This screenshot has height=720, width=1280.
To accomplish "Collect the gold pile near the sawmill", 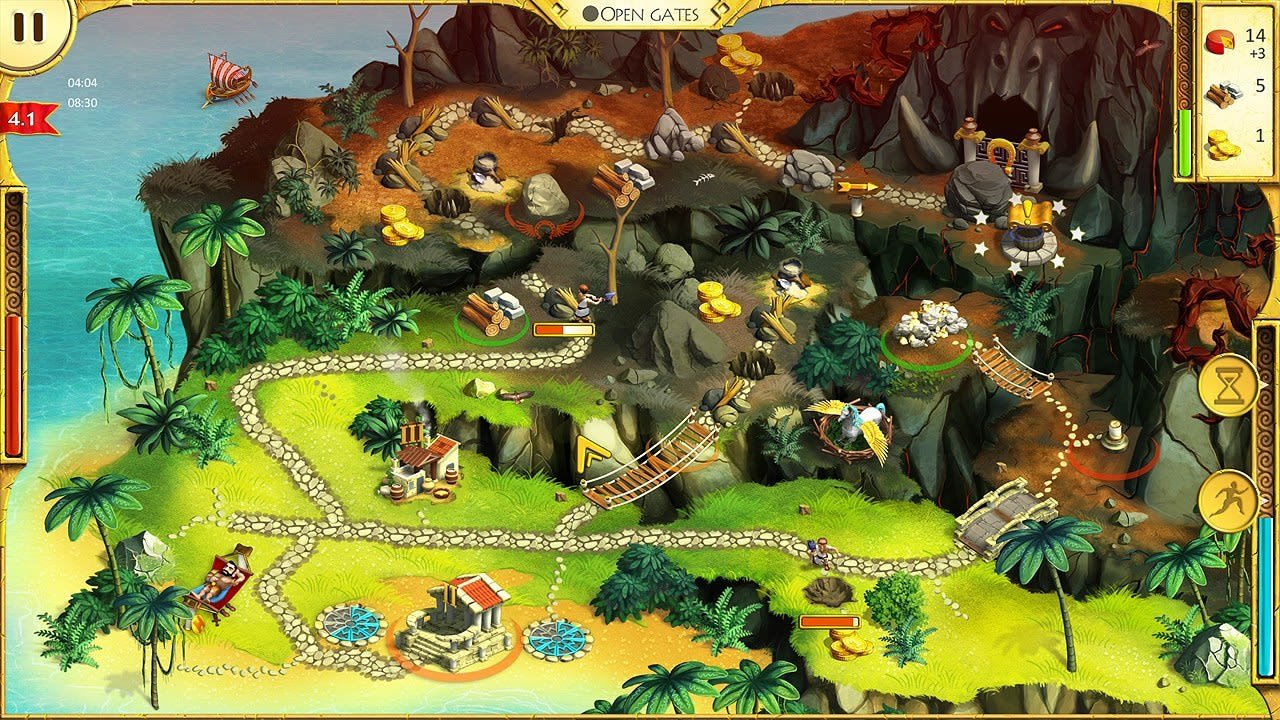I will [x=716, y=300].
